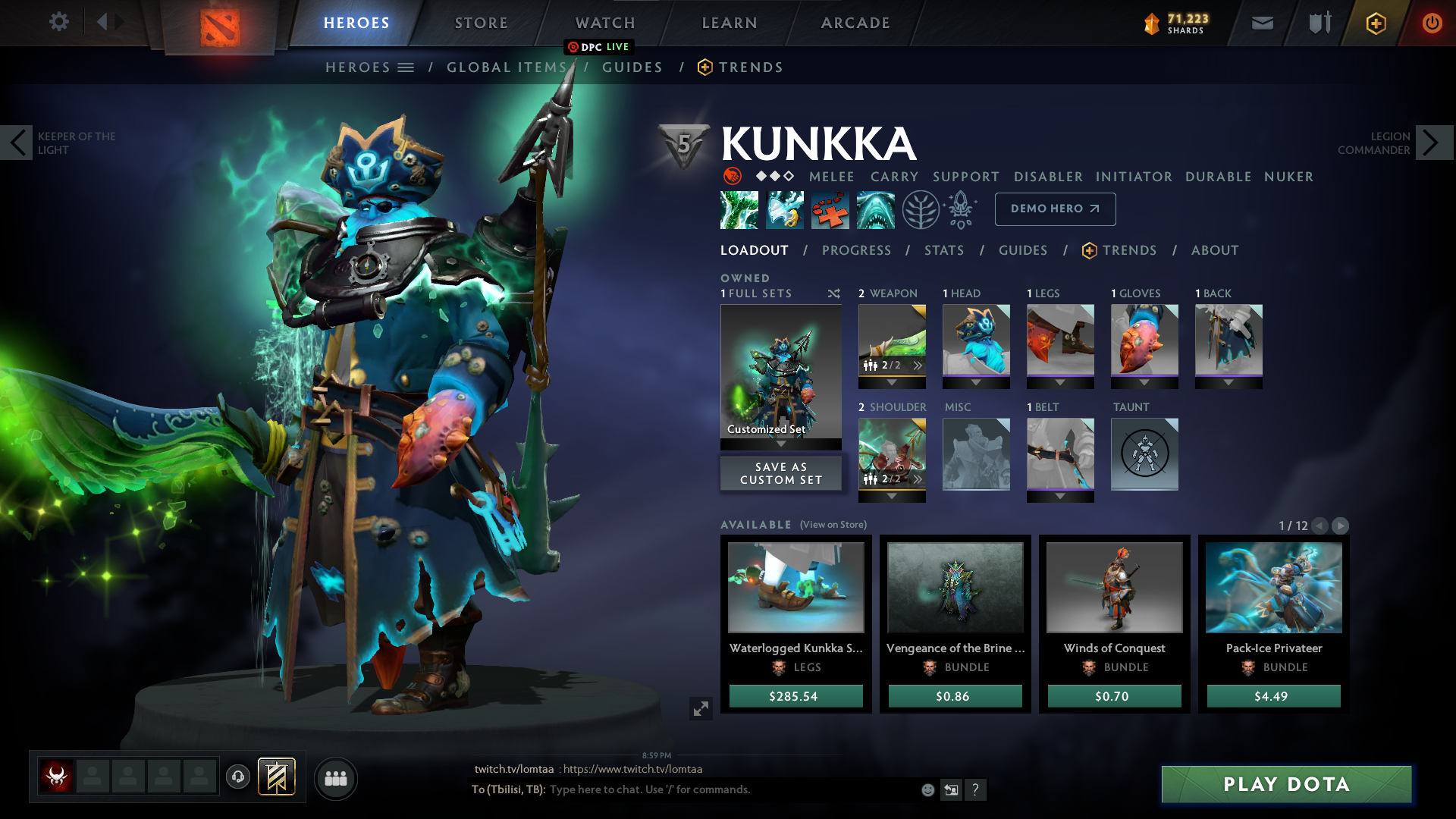This screenshot has width=1456, height=819.
Task: Open the Tidebringer ability icon
Action: click(x=785, y=210)
